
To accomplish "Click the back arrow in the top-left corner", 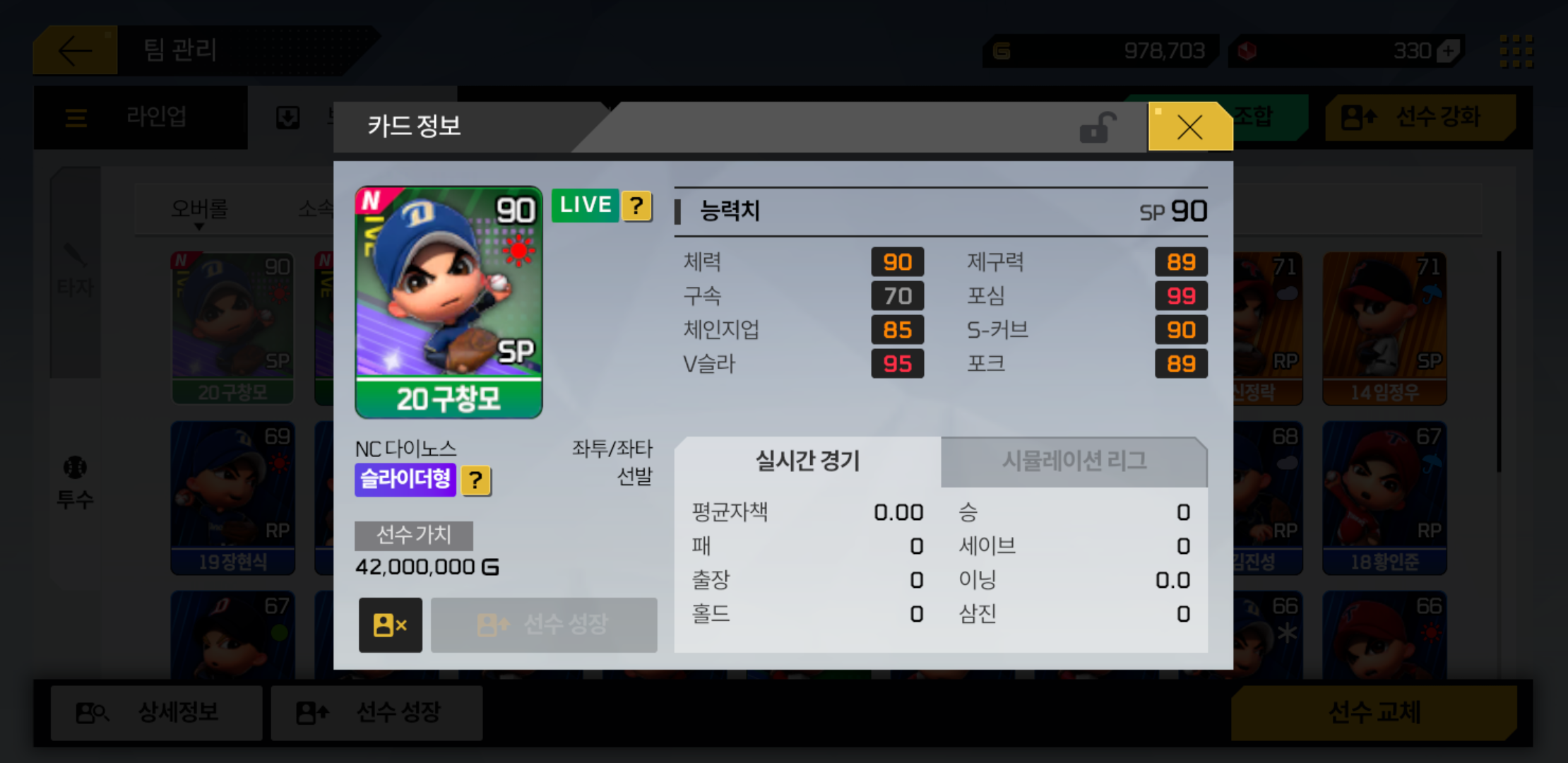I will (x=76, y=49).
